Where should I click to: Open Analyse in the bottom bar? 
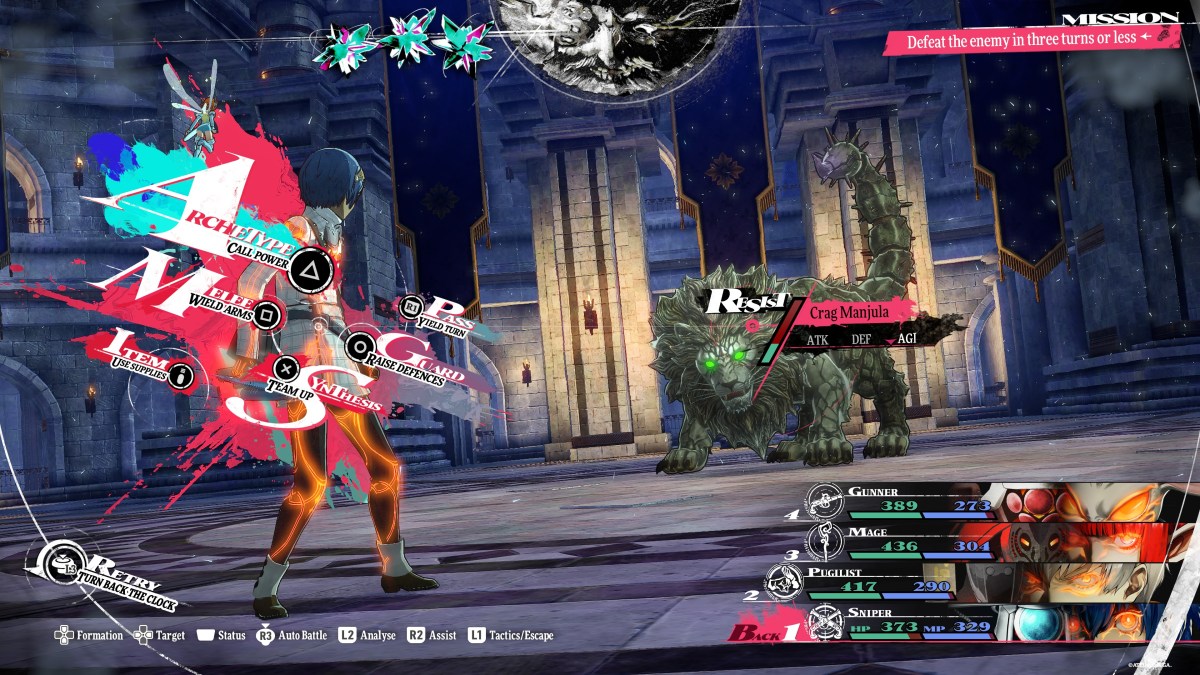367,635
